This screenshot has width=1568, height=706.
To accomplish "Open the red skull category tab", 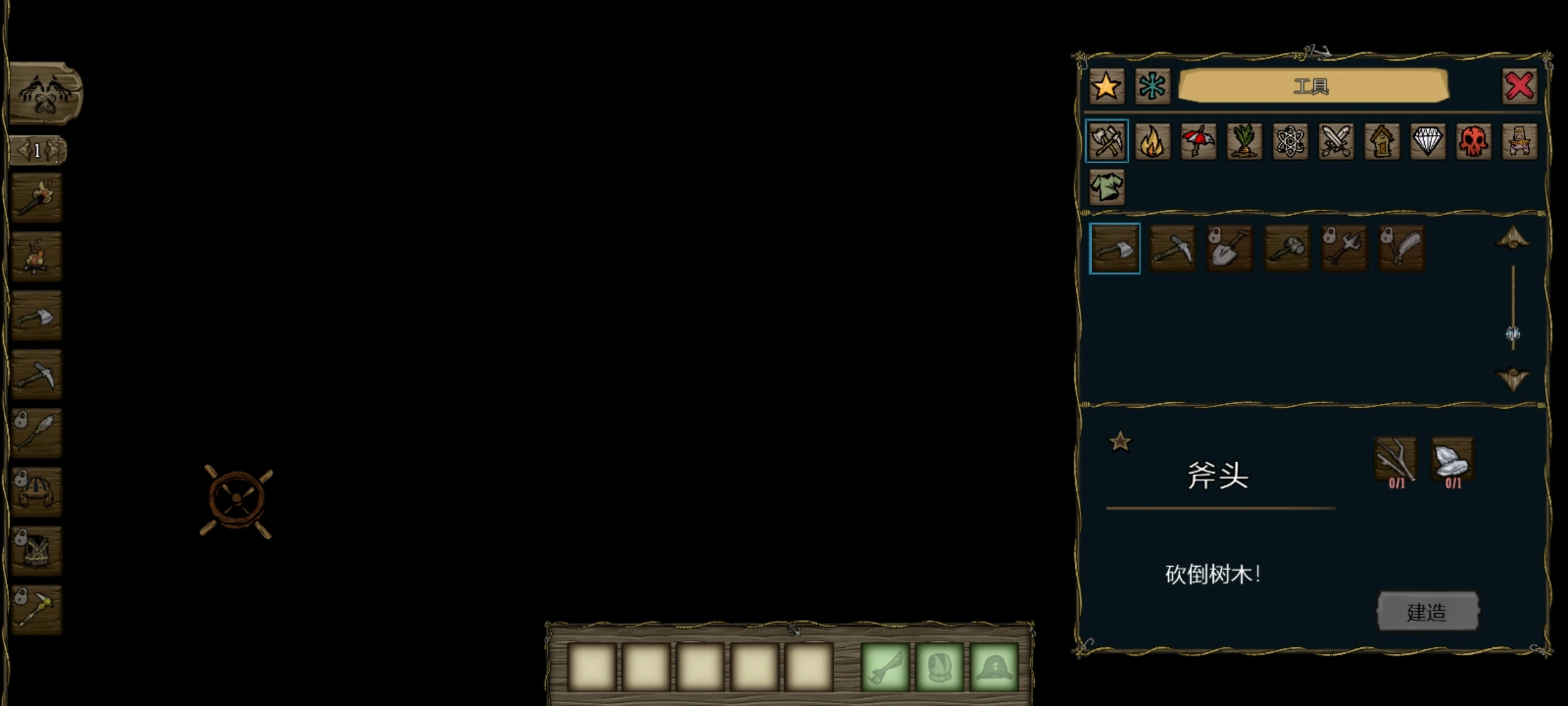I will coord(1473,141).
